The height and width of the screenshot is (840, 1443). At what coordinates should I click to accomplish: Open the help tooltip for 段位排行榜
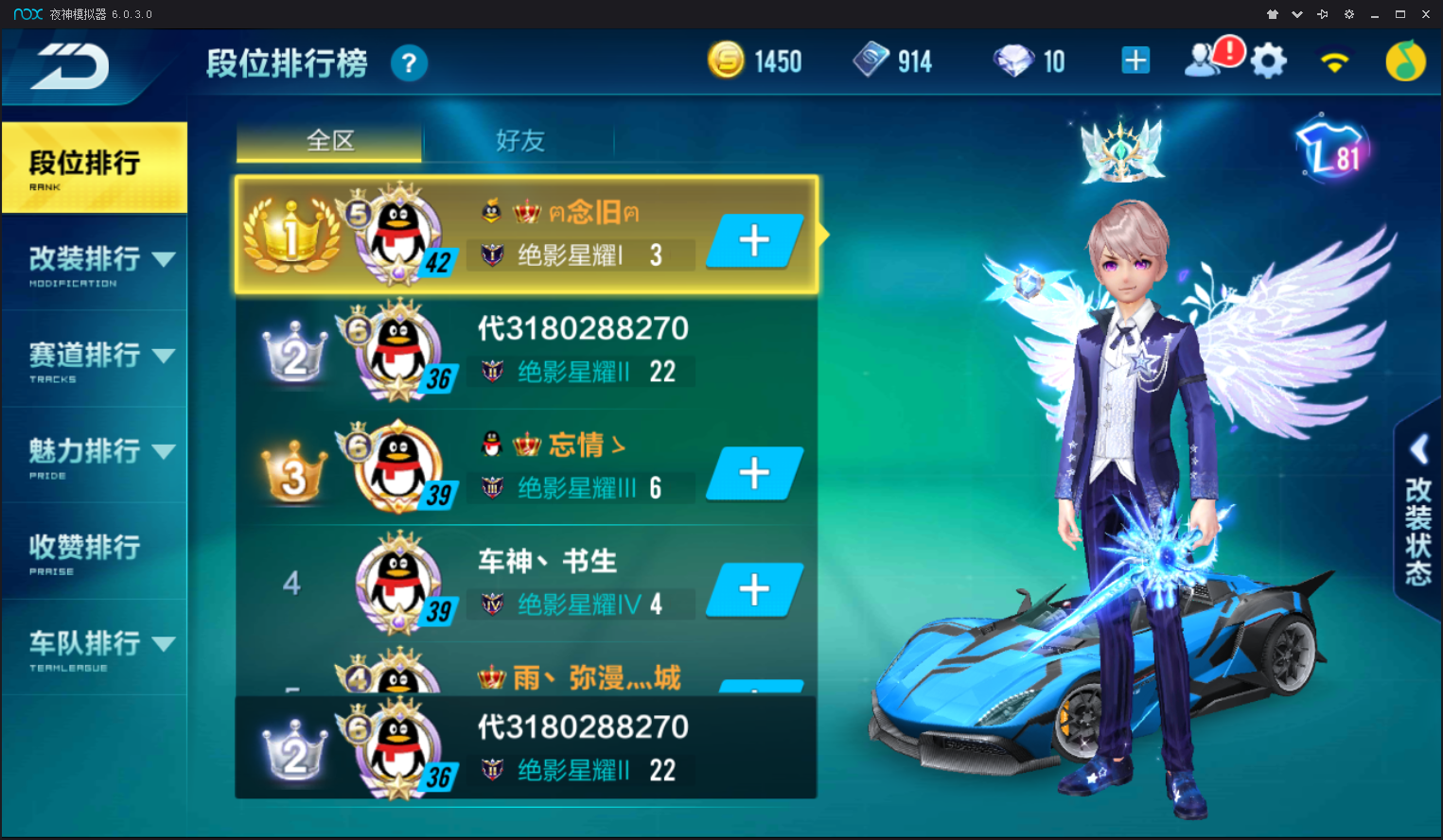(410, 62)
